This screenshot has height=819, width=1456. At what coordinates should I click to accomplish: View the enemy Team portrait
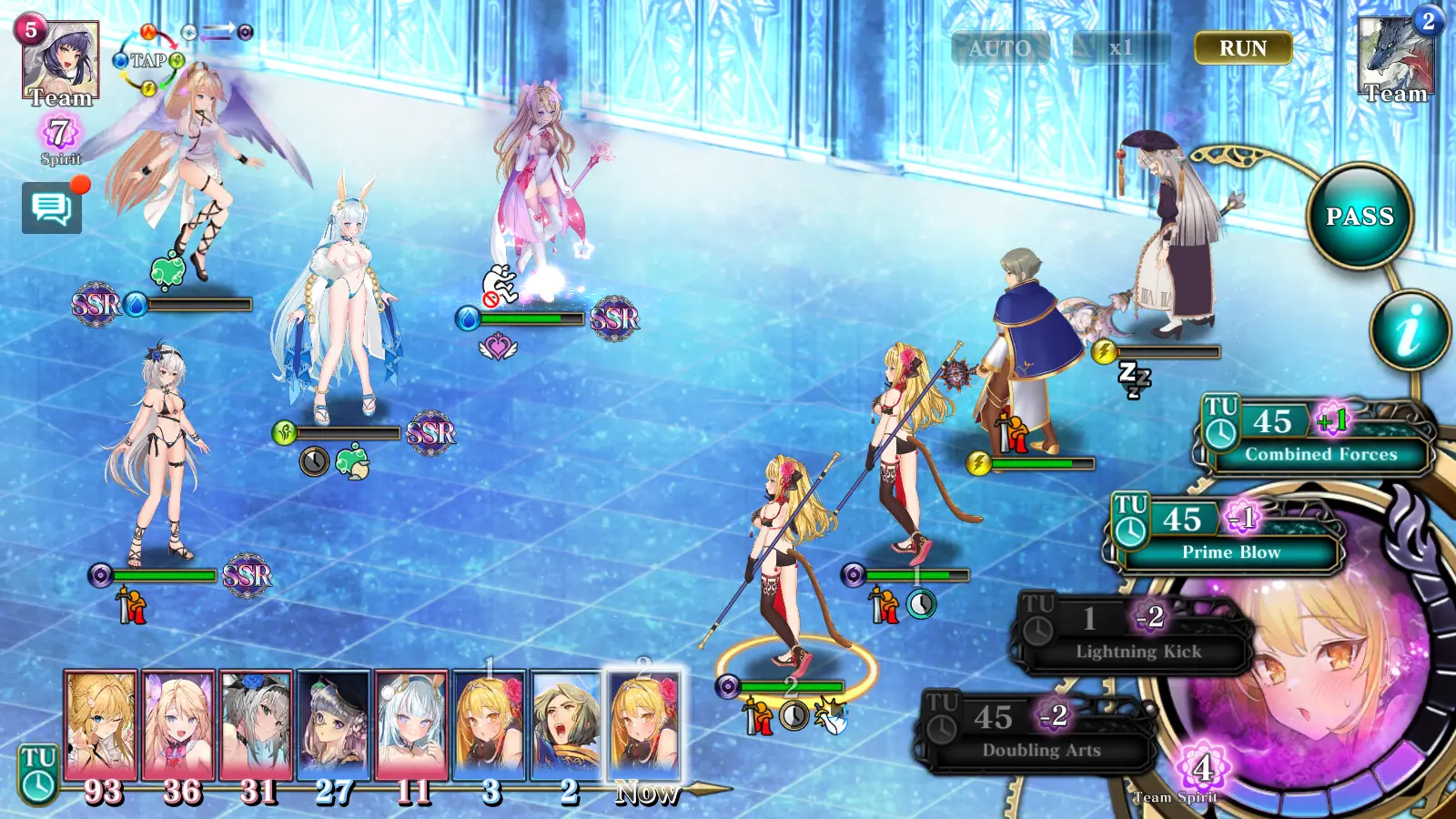(1395, 57)
